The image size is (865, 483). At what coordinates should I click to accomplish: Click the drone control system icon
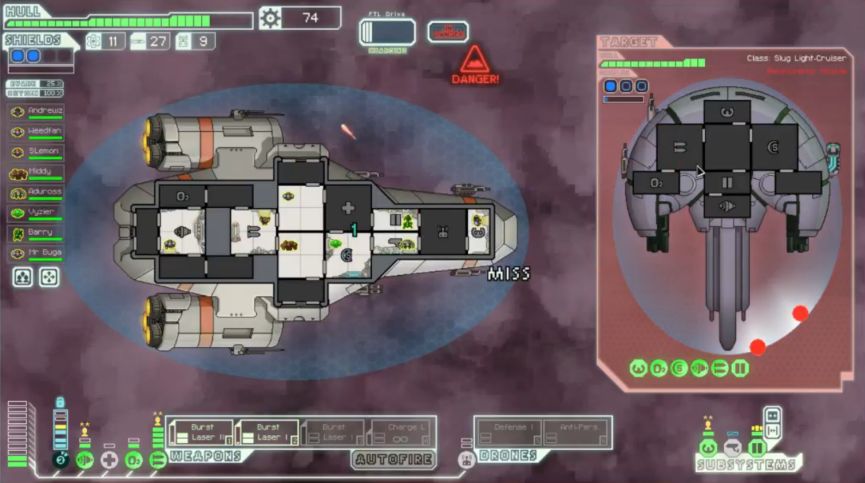[x=465, y=459]
